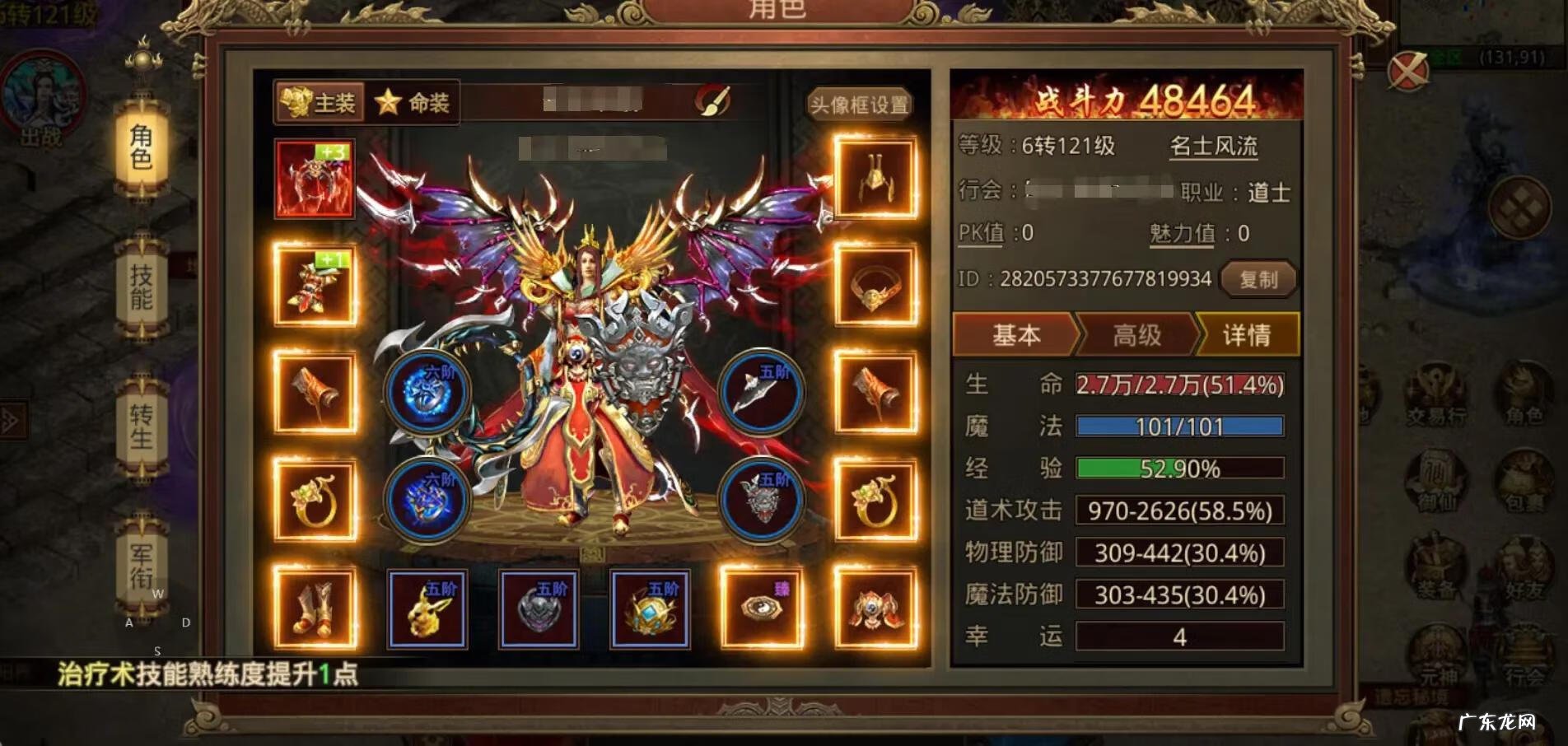Screen dimensions: 1568x746
Task: Switch to the 基本 tab
Action: [1017, 335]
